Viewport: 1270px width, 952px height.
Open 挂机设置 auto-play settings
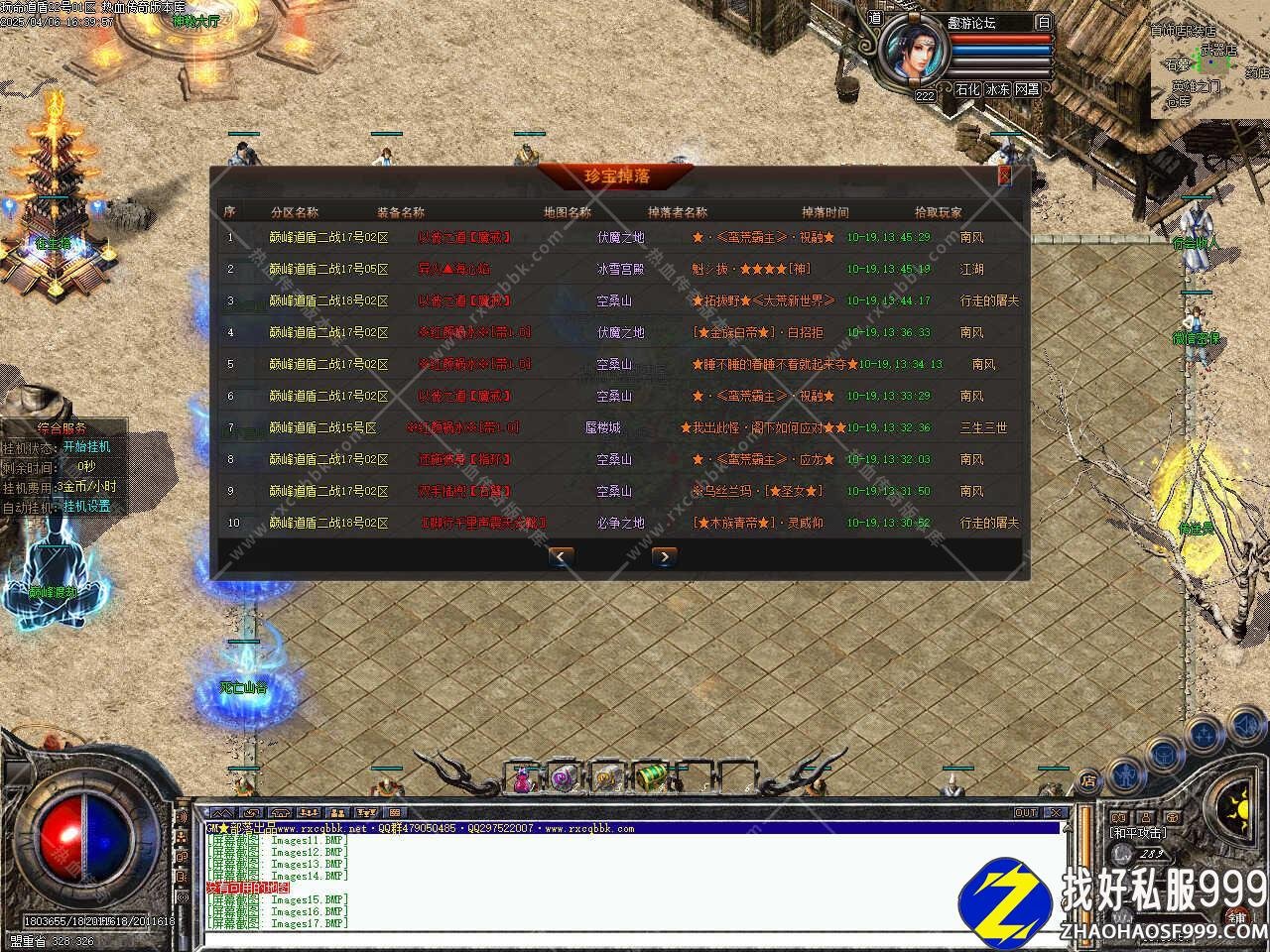(87, 506)
